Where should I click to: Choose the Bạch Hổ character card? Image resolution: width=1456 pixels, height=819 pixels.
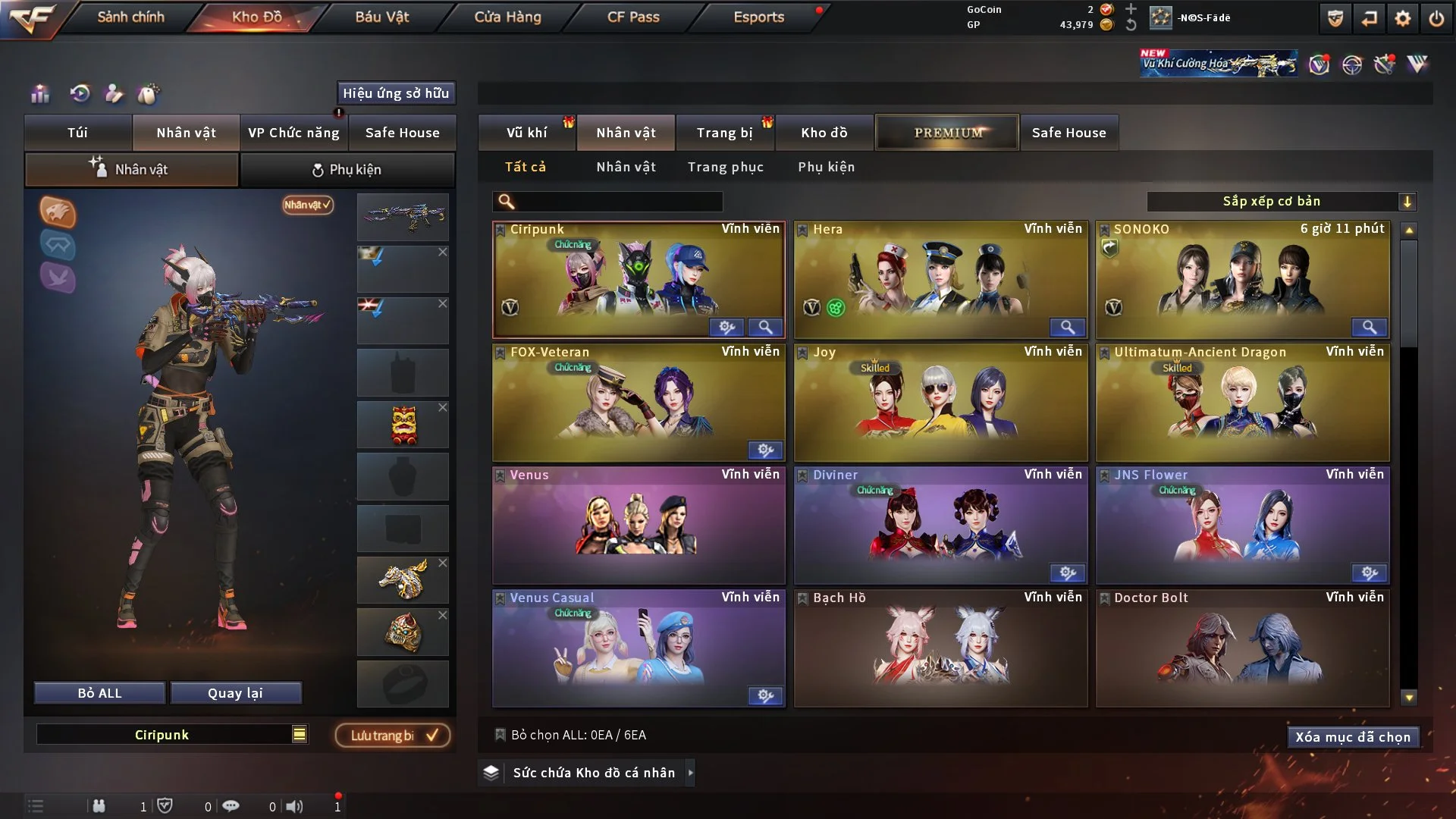coord(940,648)
